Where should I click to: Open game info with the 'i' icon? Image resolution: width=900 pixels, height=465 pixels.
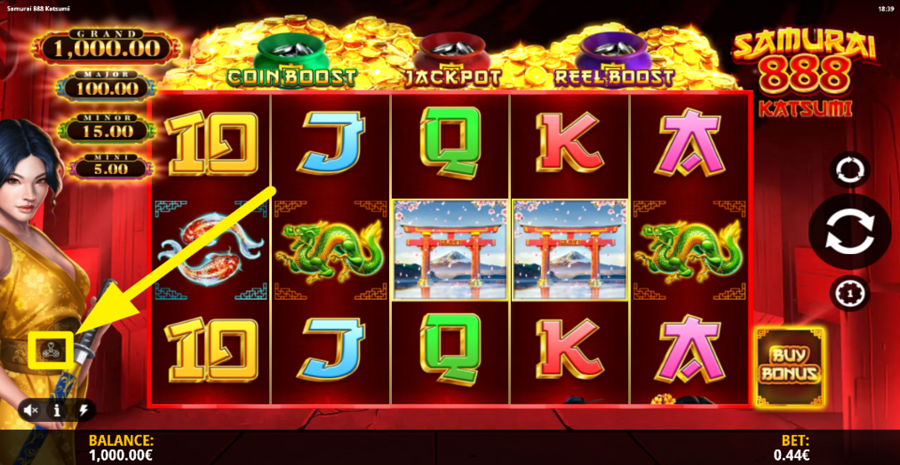58,409
